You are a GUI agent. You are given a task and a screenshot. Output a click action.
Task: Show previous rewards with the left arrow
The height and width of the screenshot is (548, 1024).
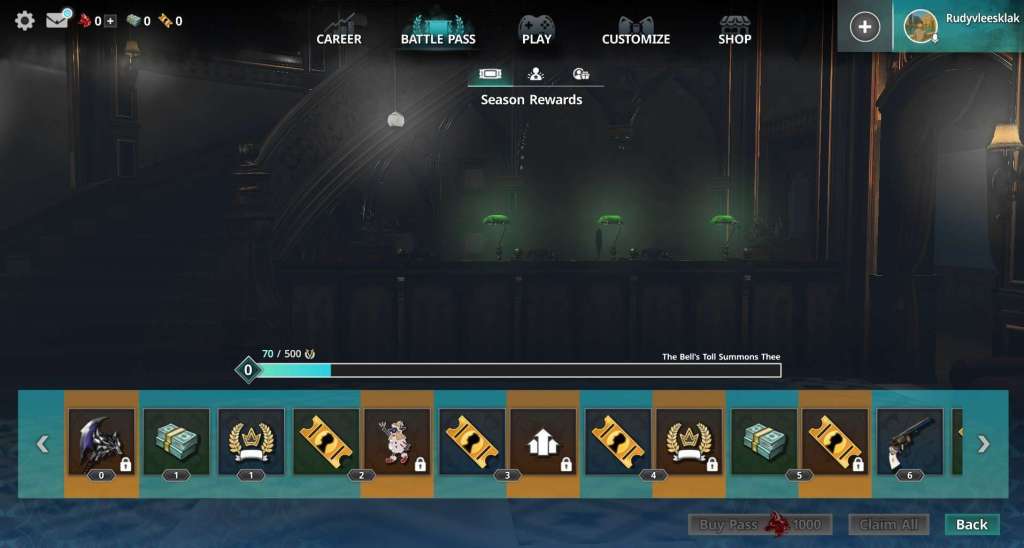[x=42, y=444]
